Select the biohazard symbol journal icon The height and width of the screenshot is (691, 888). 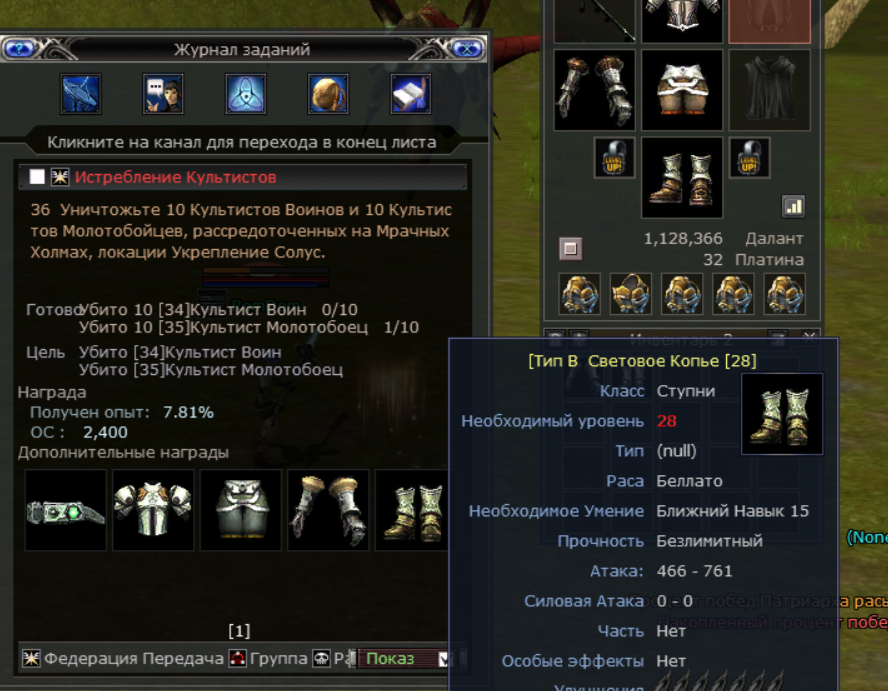tap(246, 94)
